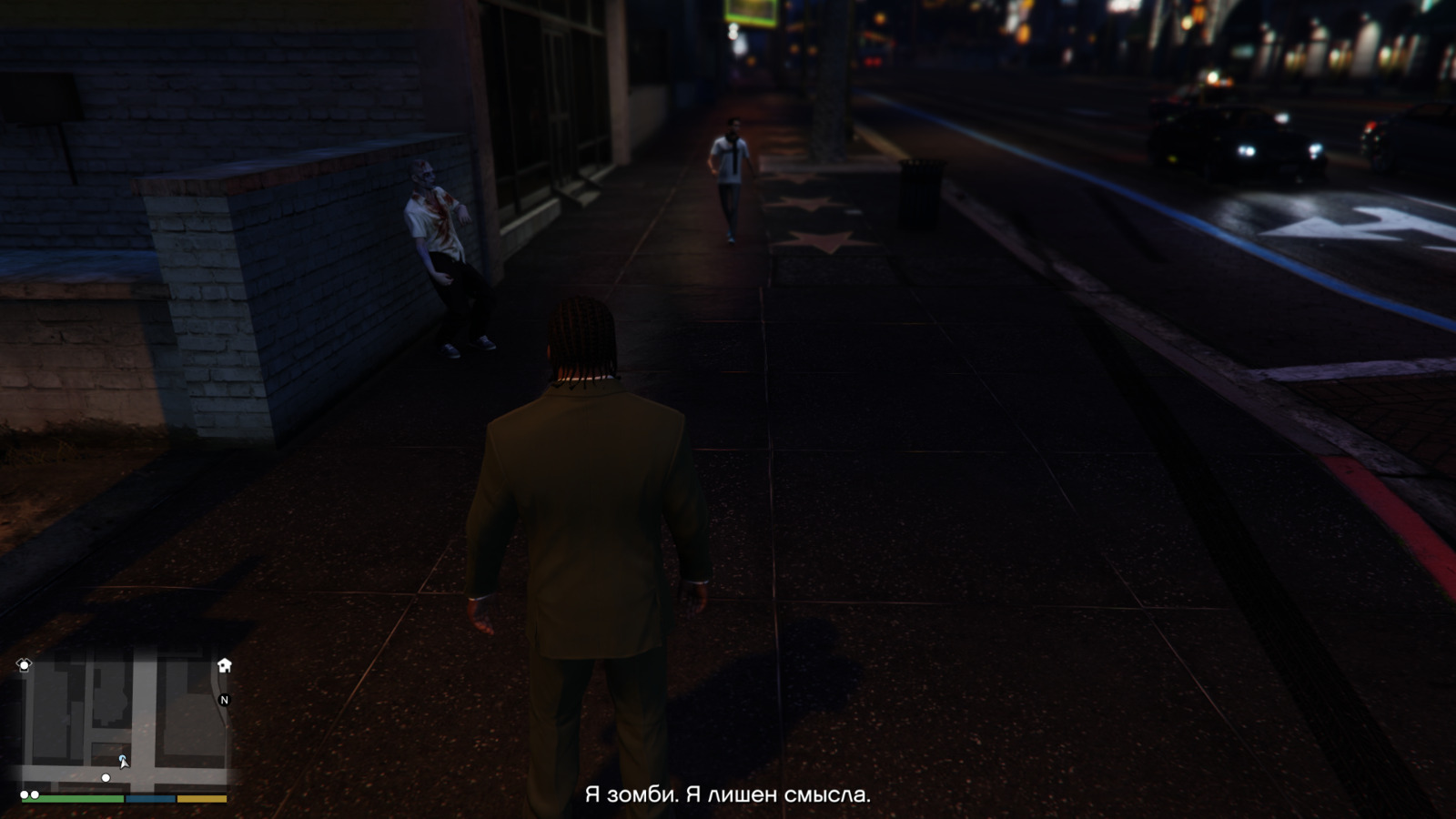Click the player arrow on the minimap
The image size is (1456, 819).
pyautogui.click(x=123, y=761)
